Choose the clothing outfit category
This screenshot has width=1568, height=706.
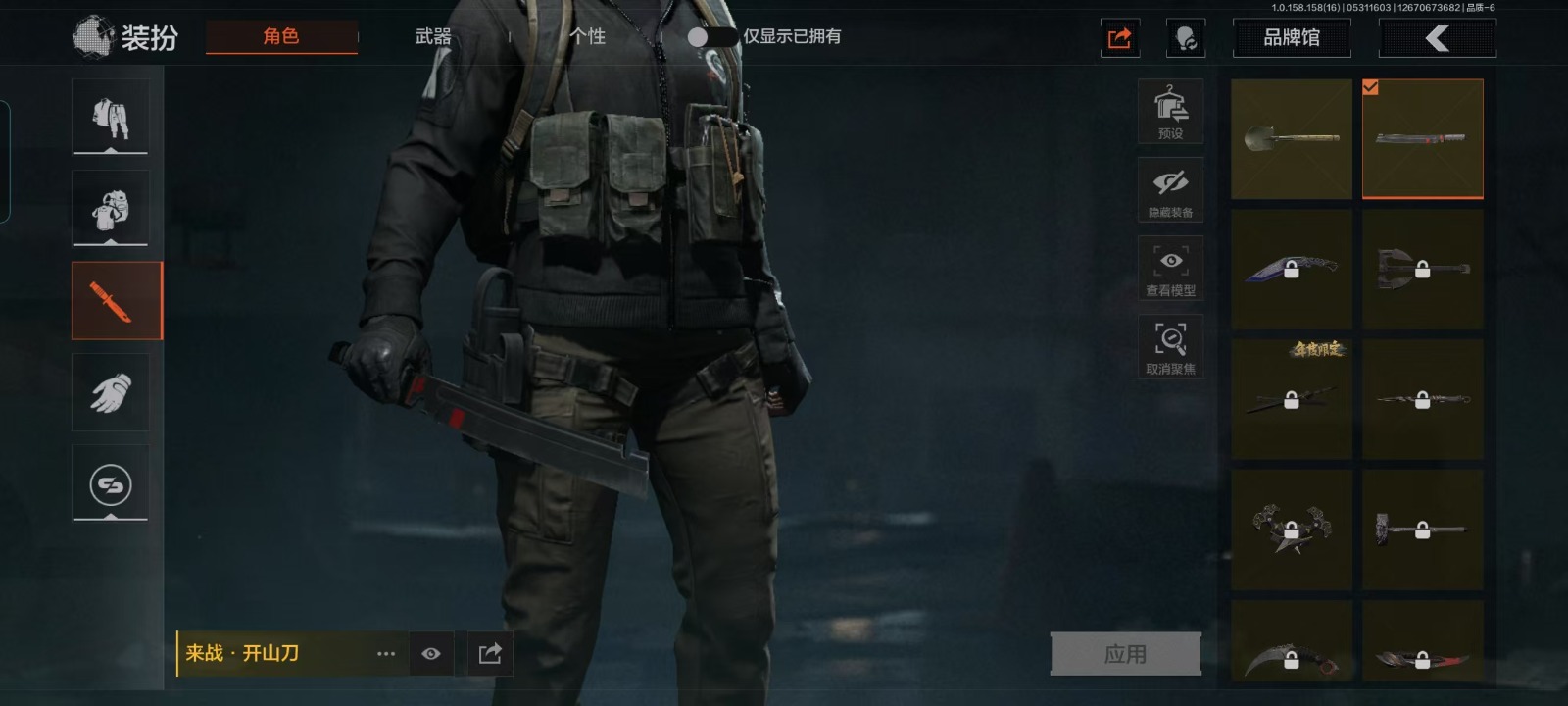[x=111, y=118]
